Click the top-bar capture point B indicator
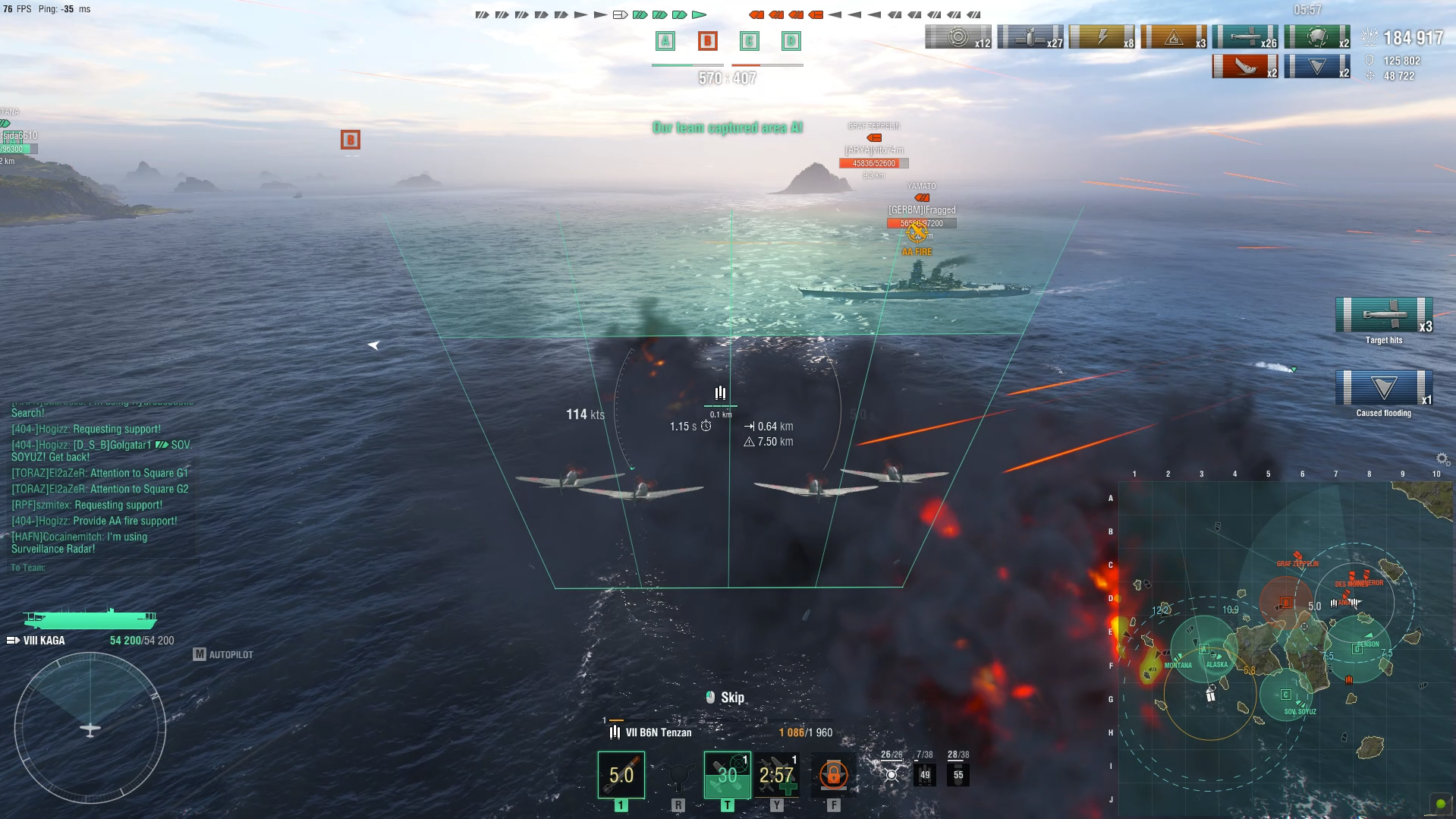This screenshot has width=1456, height=819. (707, 41)
